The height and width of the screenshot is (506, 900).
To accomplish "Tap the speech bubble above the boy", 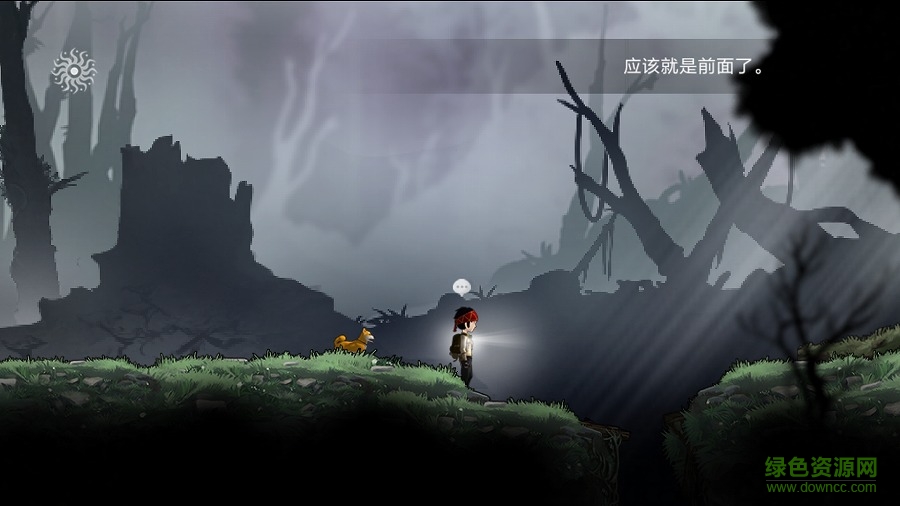I will point(461,287).
